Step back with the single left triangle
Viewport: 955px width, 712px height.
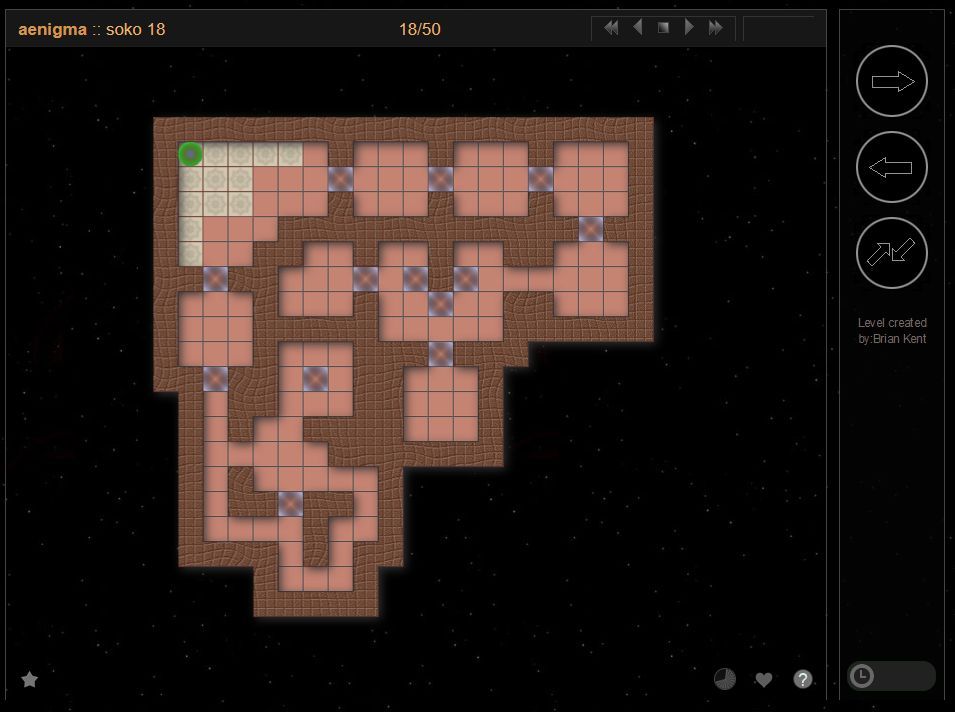[637, 28]
